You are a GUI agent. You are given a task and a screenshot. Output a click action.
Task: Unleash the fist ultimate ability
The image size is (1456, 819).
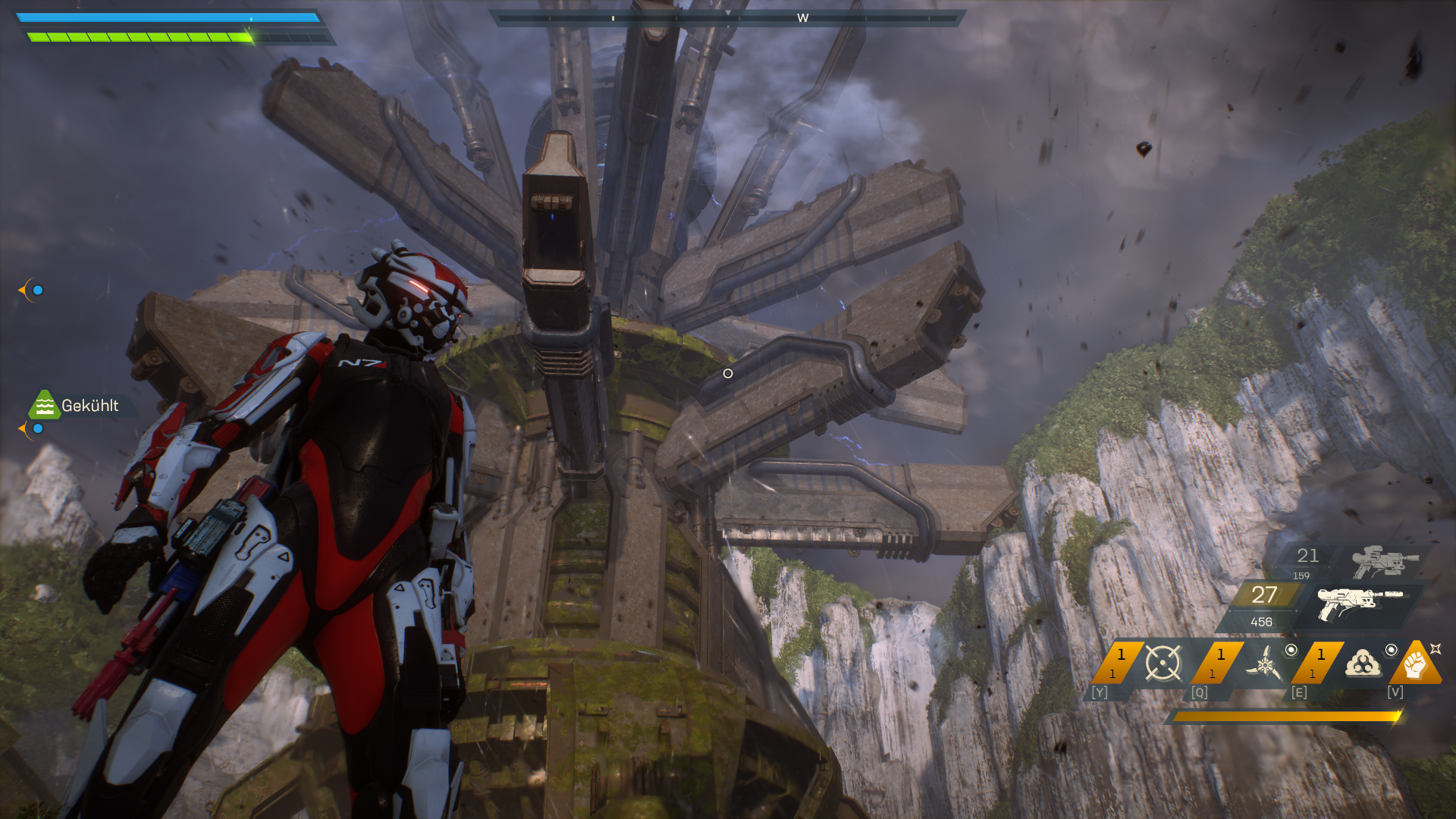[x=1415, y=664]
